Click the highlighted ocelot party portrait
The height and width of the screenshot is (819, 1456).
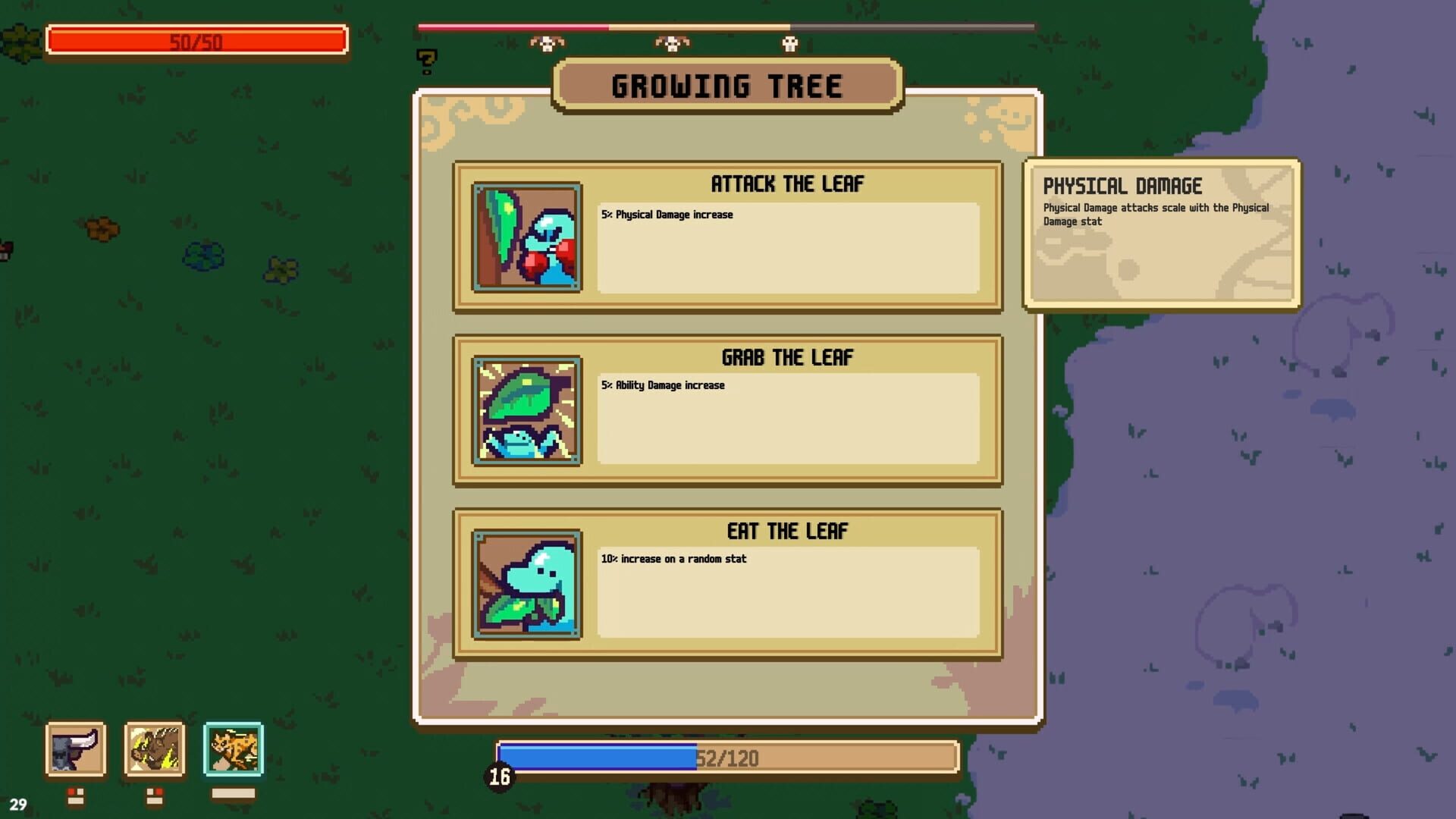coord(232,751)
